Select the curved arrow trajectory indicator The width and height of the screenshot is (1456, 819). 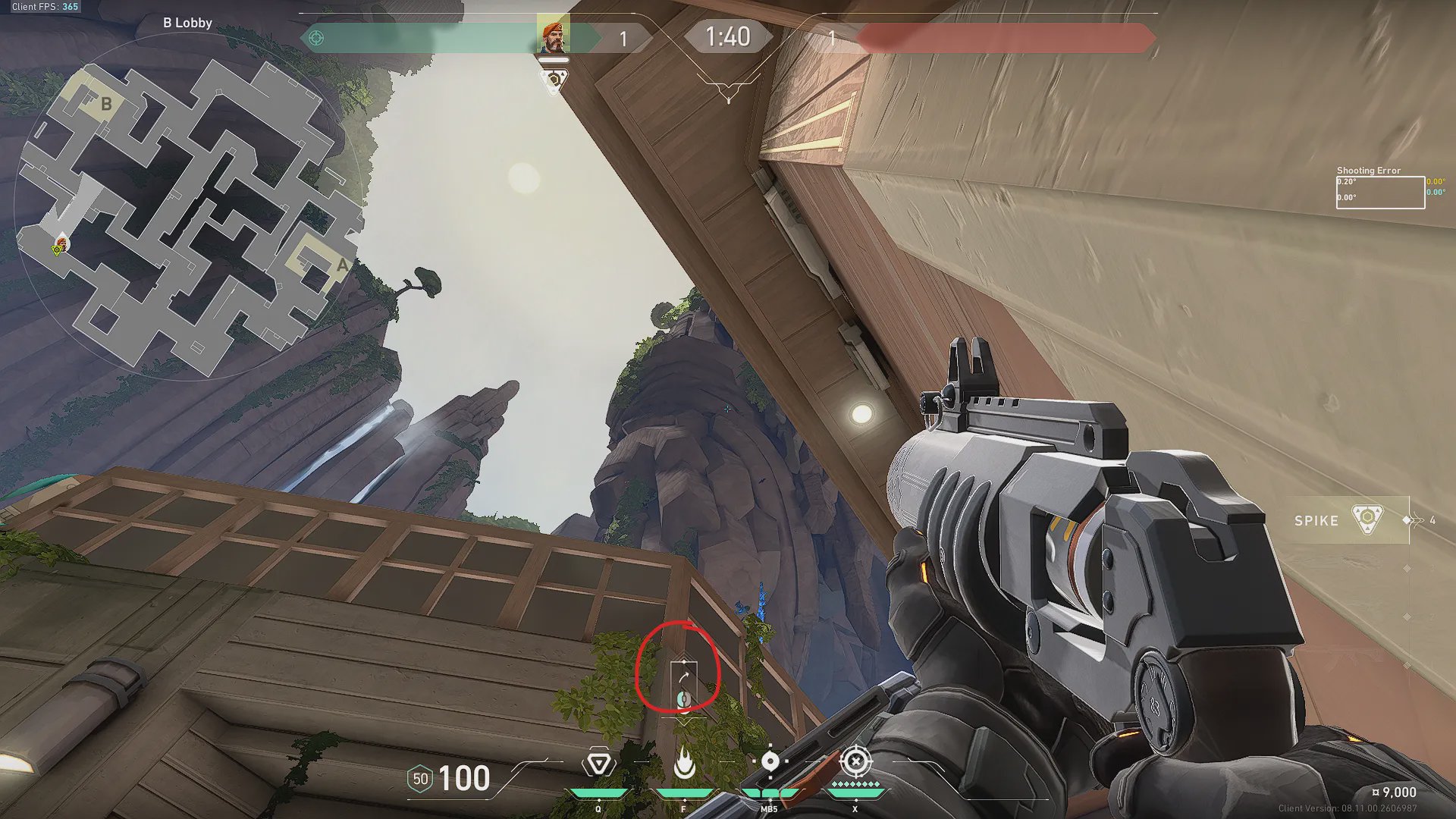coord(684,674)
